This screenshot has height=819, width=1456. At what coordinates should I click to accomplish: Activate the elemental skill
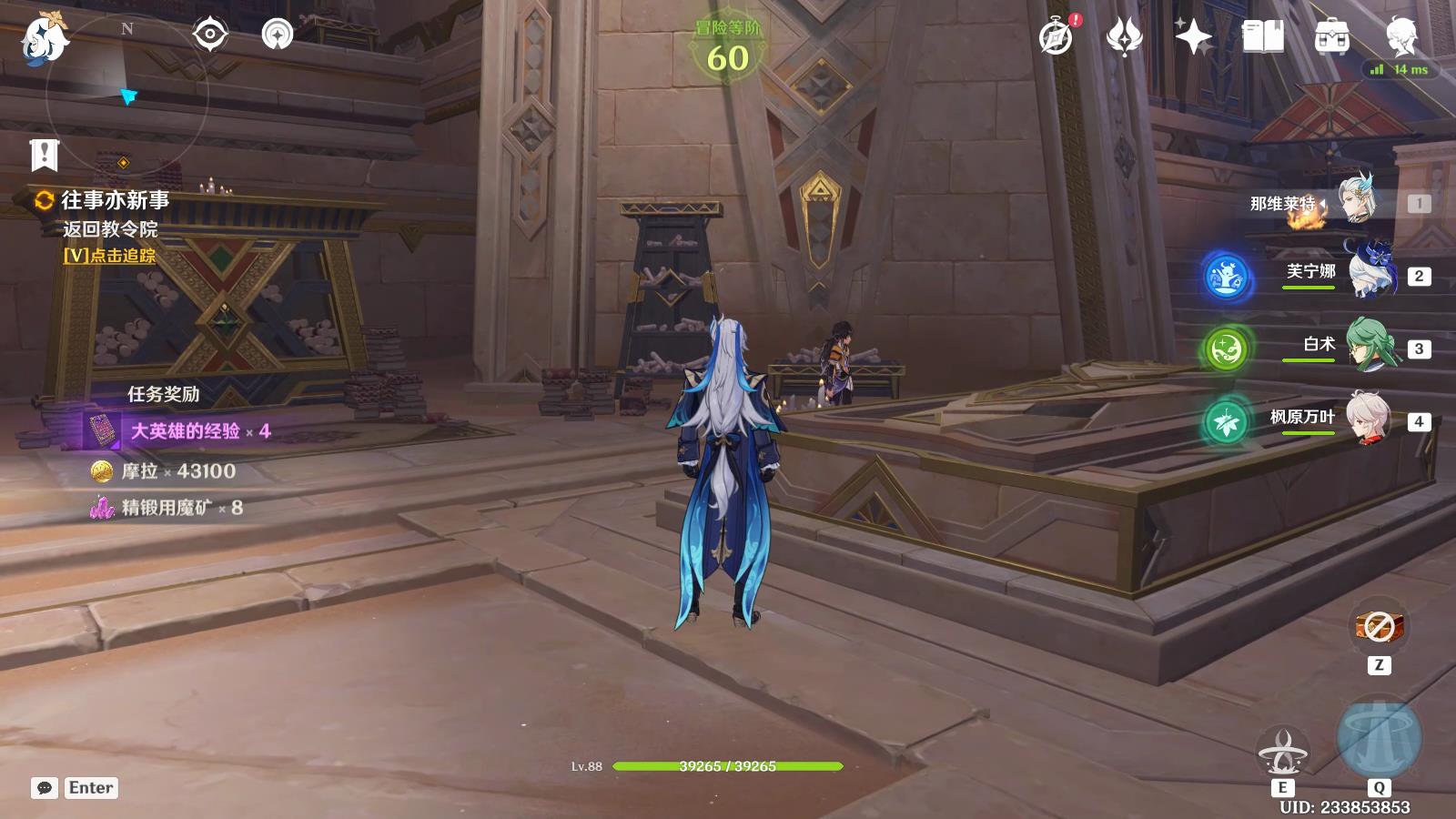1282,752
